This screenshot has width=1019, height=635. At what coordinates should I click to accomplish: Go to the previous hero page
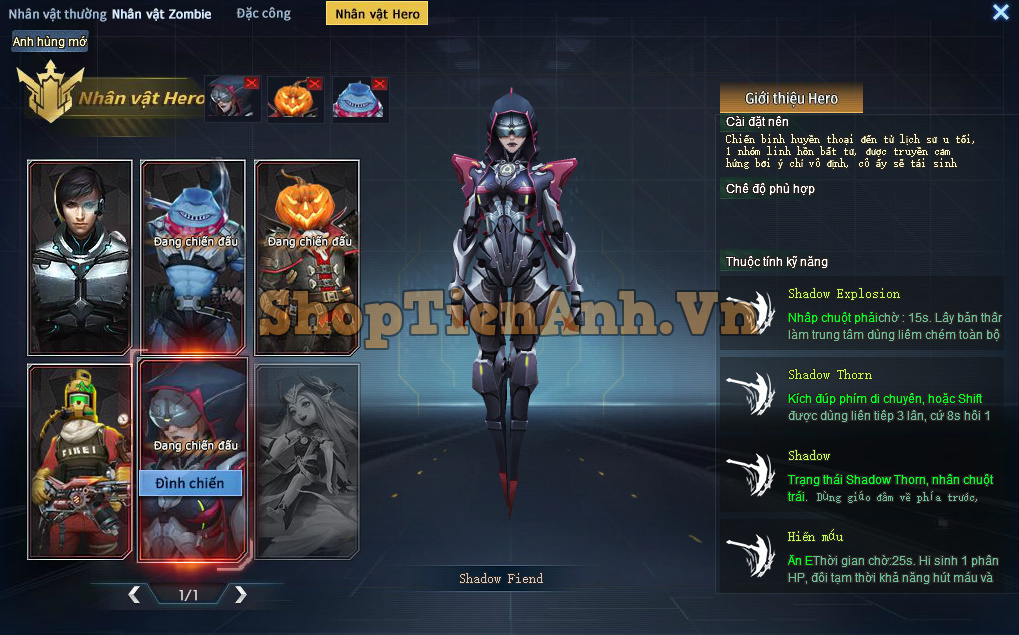(x=134, y=595)
